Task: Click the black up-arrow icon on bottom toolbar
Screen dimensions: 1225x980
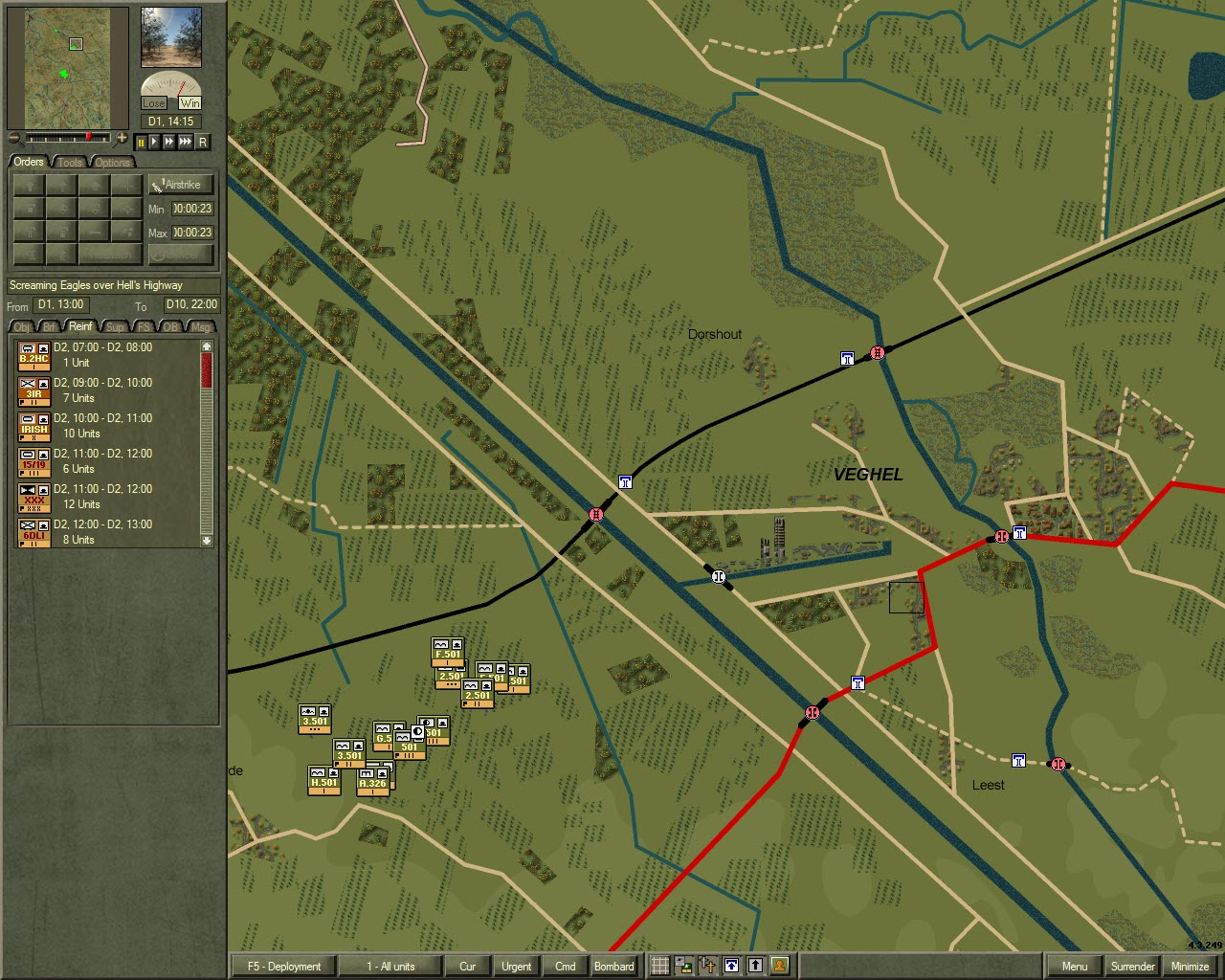Action: 753,966
